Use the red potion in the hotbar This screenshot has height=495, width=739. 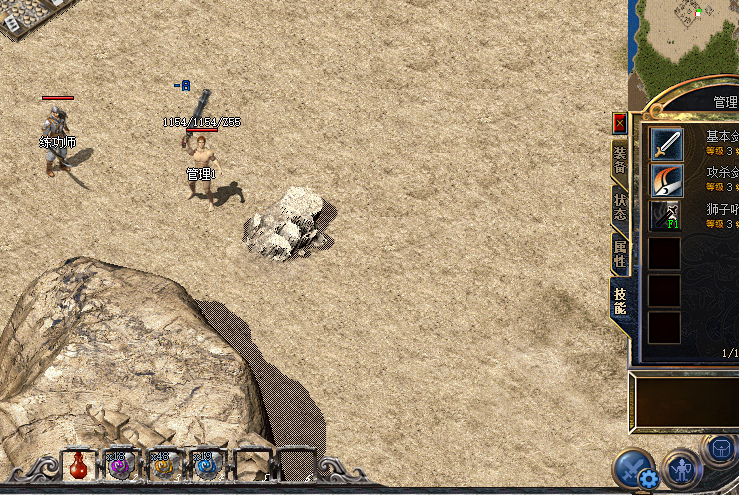78,466
